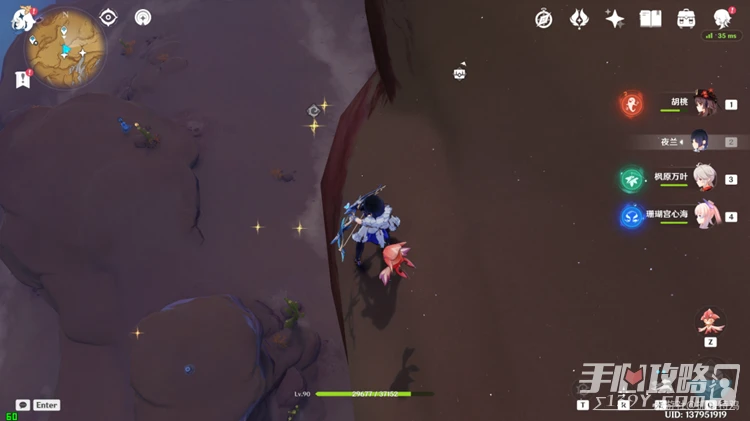Open the chat box speech bubble
The width and height of the screenshot is (750, 421).
pyautogui.click(x=22, y=405)
